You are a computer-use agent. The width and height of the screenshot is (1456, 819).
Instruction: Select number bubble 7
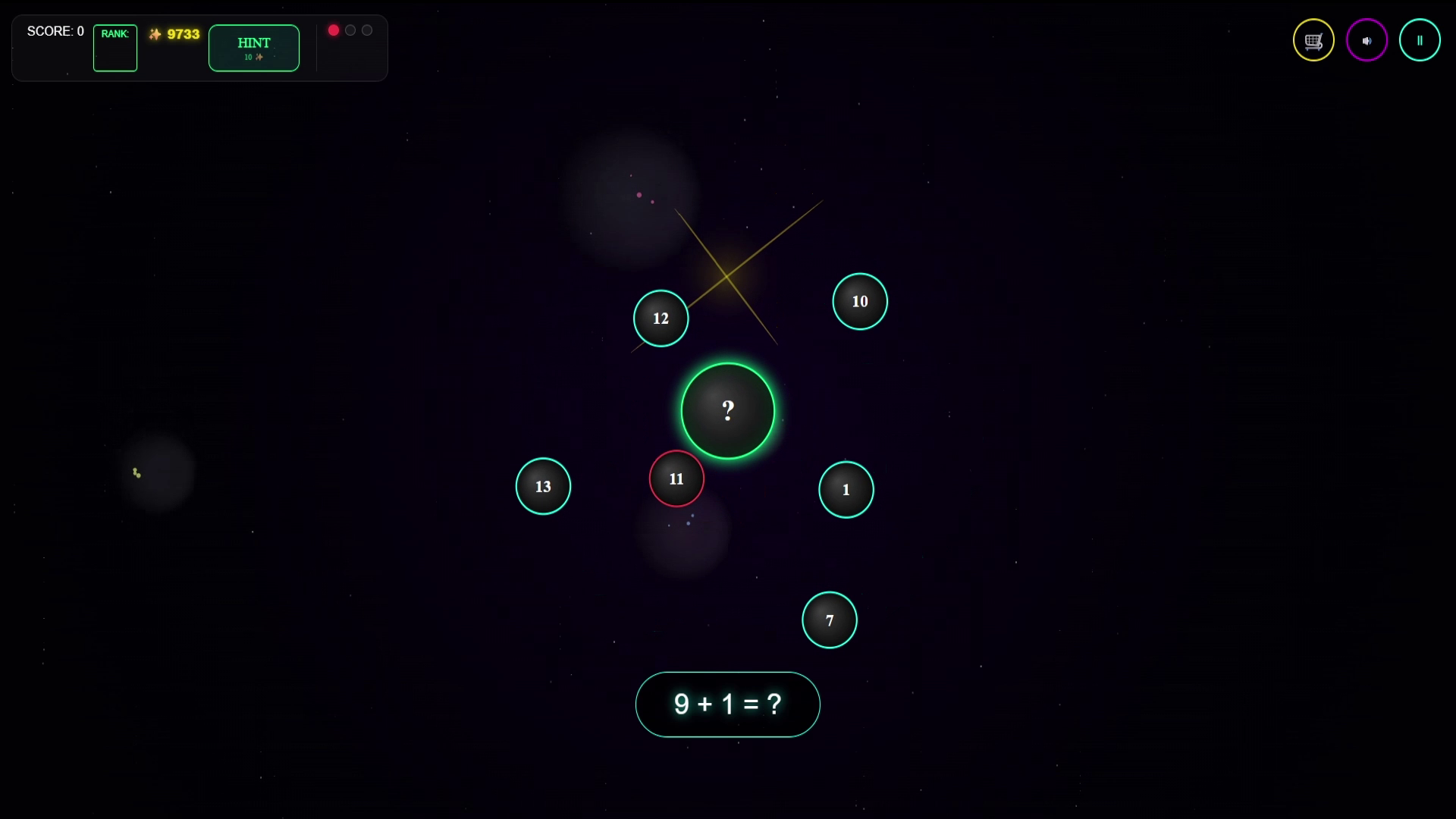pos(830,620)
